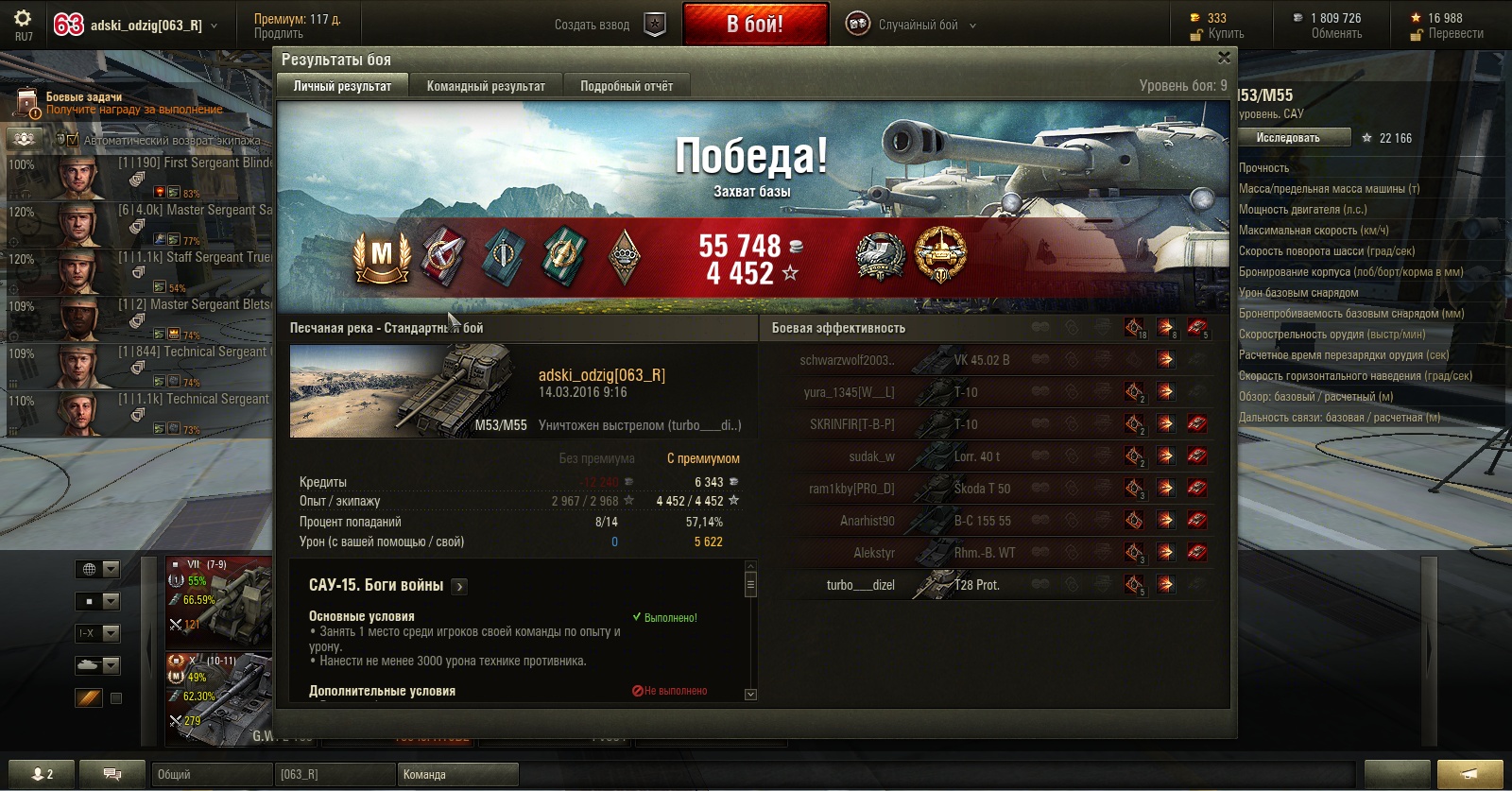Buy gold with the Купить link
Viewport: 1512px width, 791px height.
click(1226, 34)
